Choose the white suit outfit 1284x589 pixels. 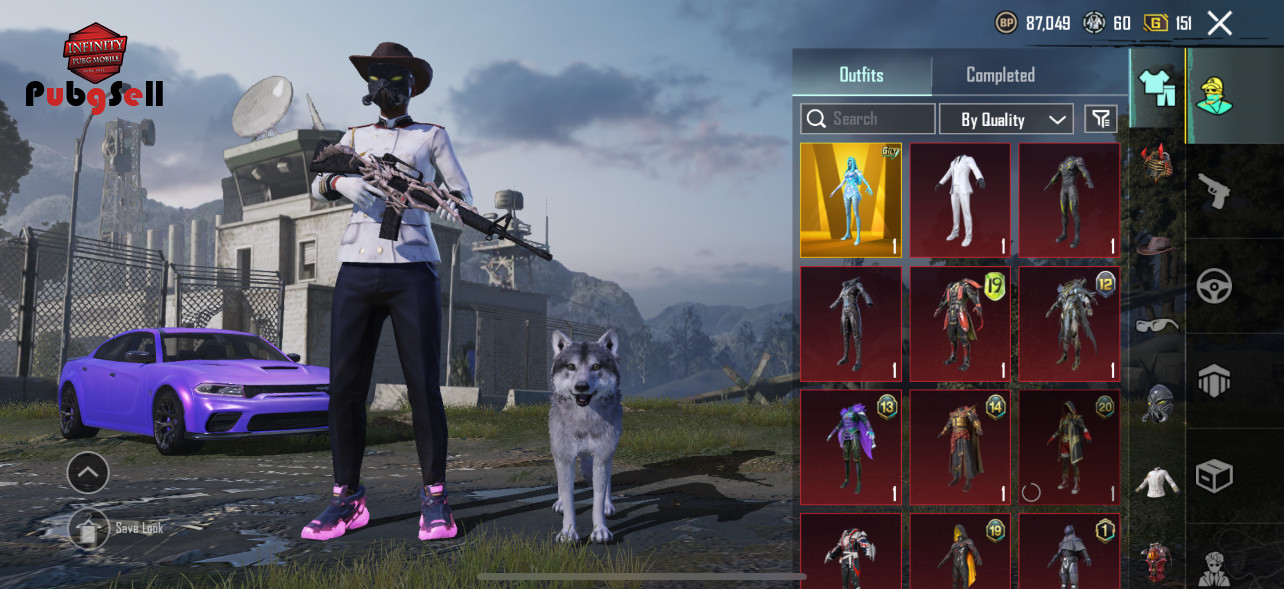[x=960, y=200]
